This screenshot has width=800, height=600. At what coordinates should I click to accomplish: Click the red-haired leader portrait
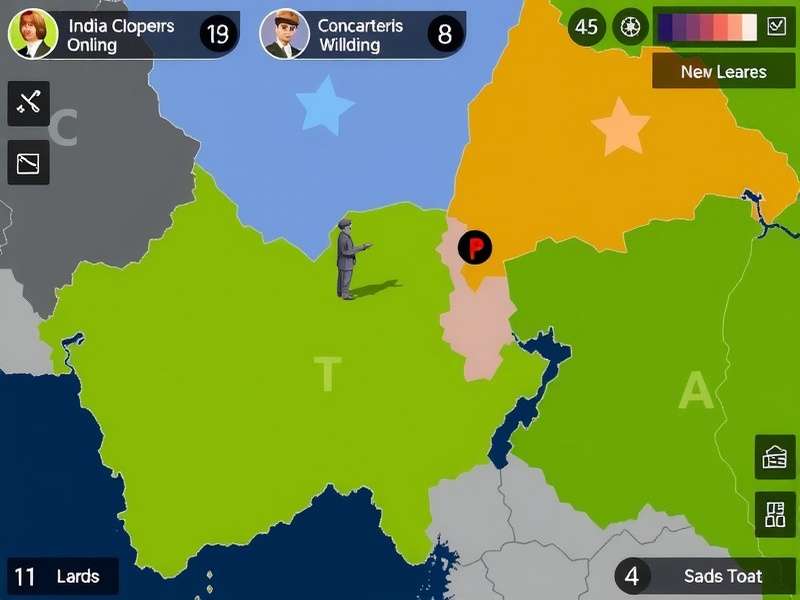[x=33, y=34]
